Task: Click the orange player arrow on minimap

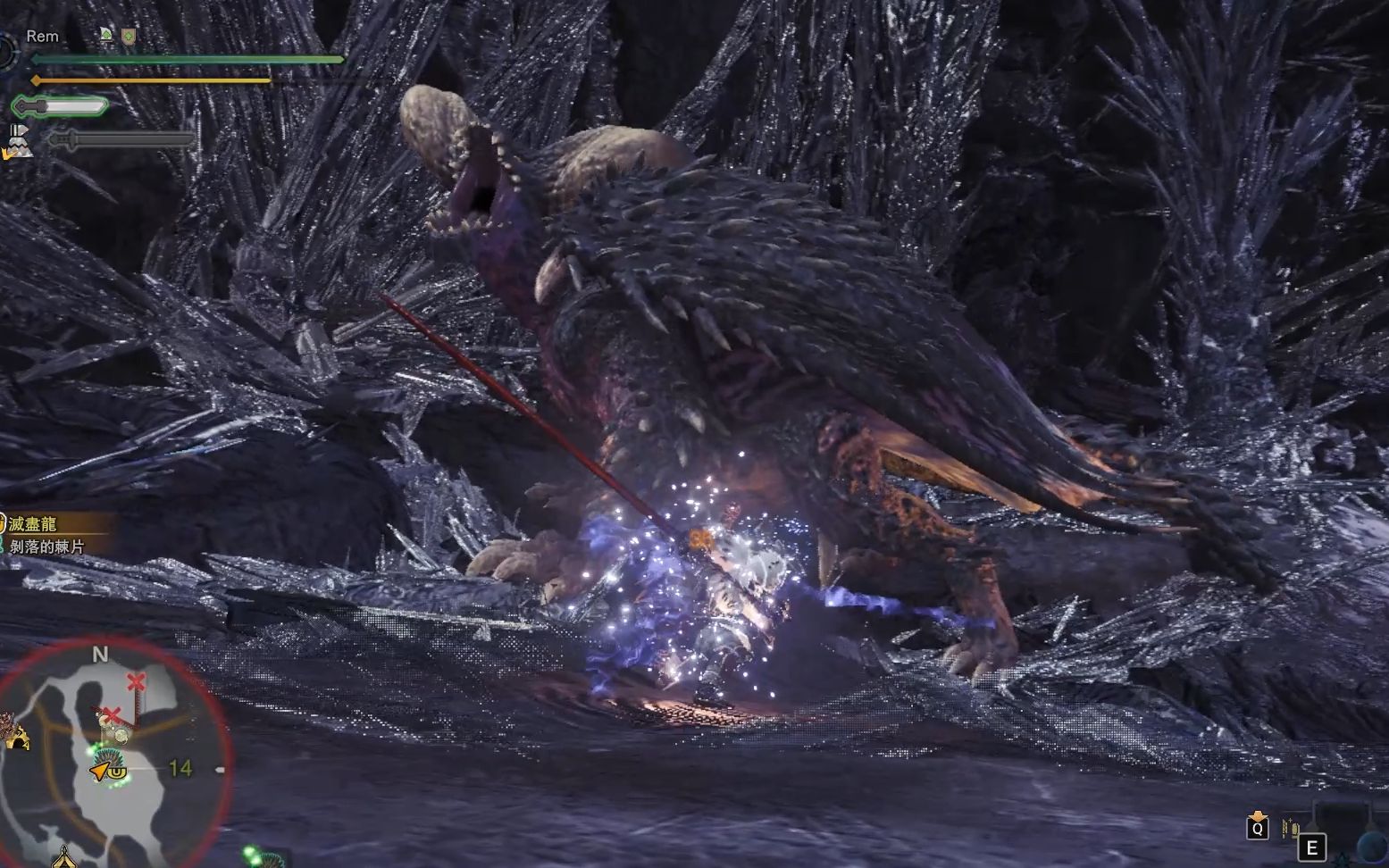Action: click(98, 770)
